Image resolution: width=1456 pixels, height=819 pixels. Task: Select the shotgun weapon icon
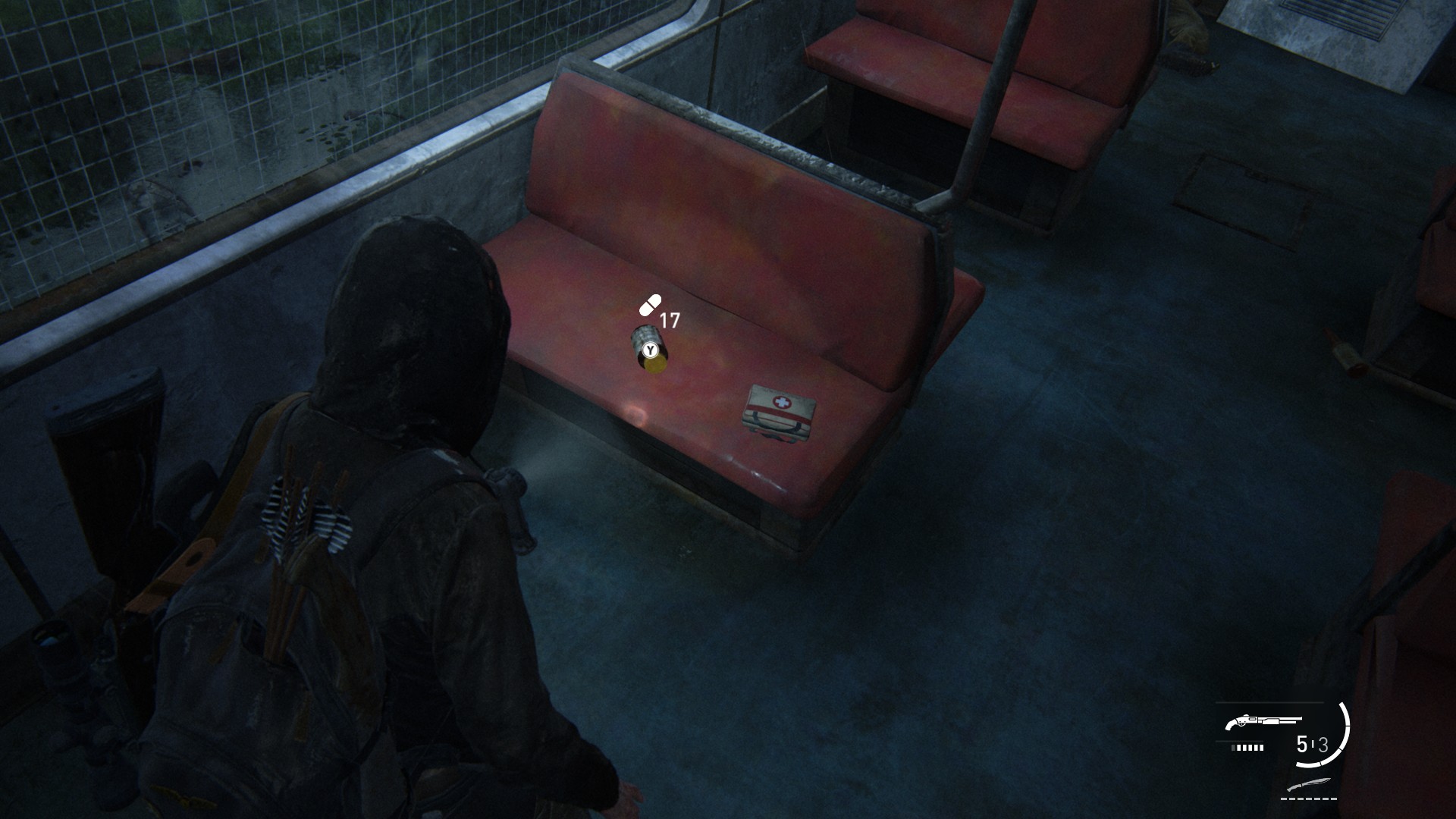click(x=1263, y=723)
